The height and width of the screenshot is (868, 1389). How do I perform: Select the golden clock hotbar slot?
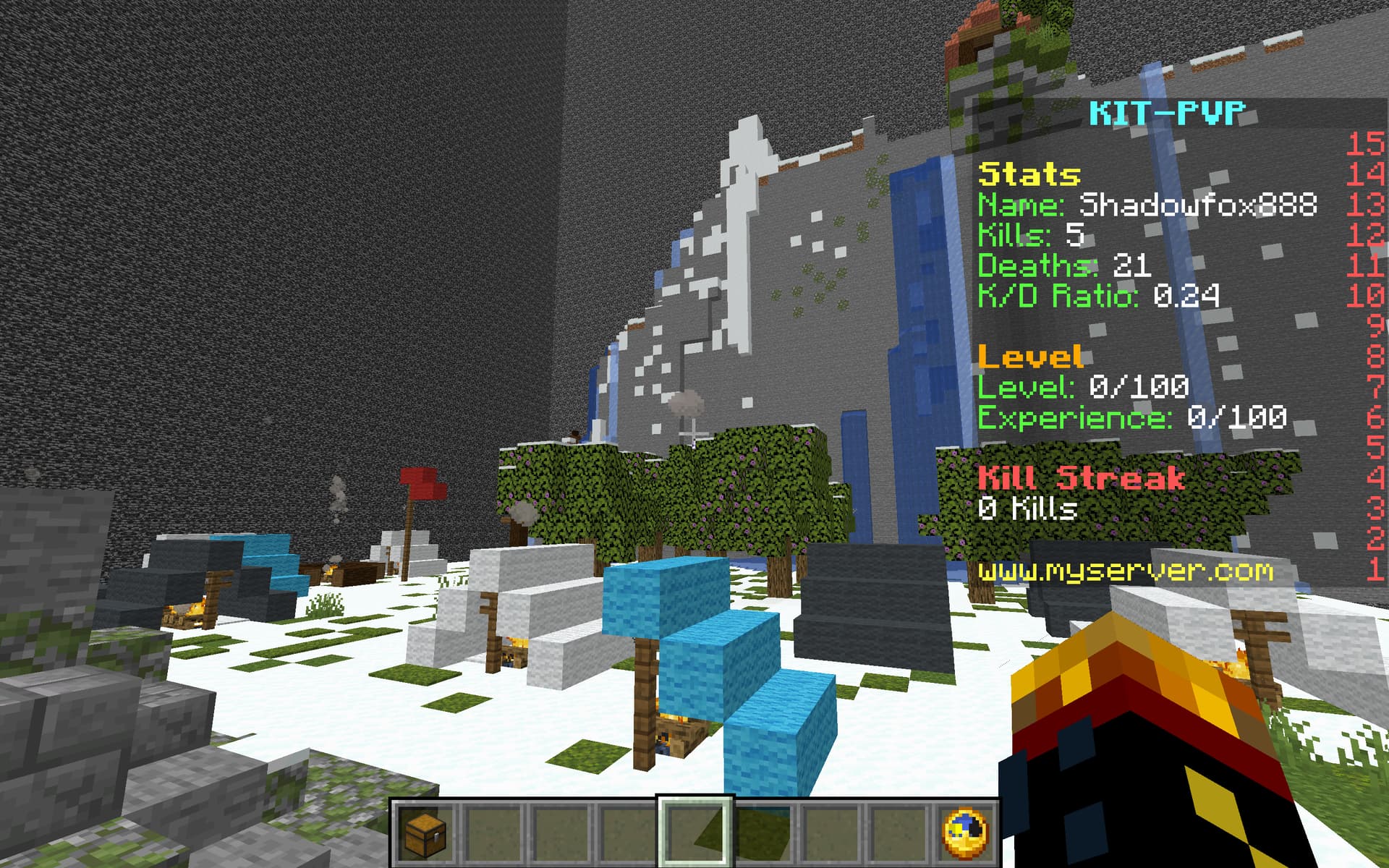(965, 832)
